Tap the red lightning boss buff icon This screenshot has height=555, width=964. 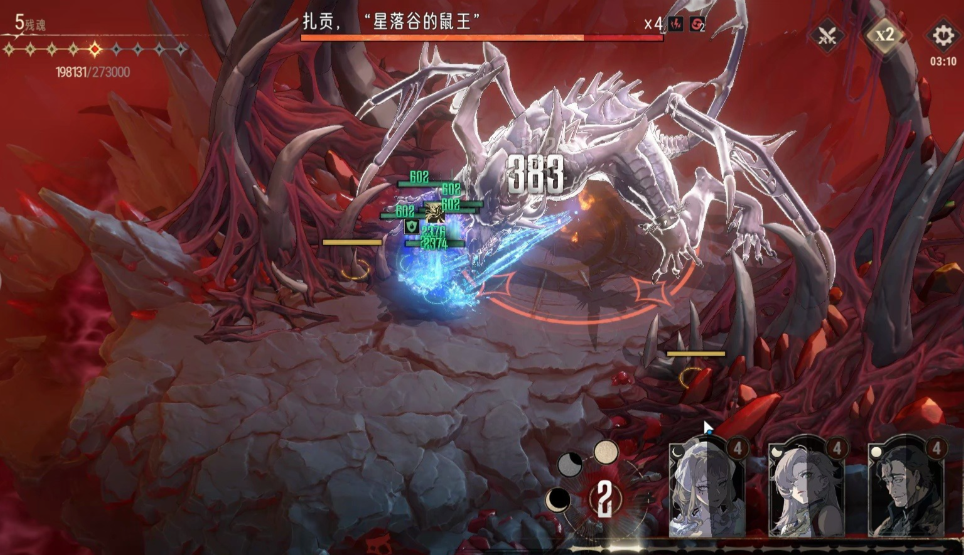pos(677,24)
